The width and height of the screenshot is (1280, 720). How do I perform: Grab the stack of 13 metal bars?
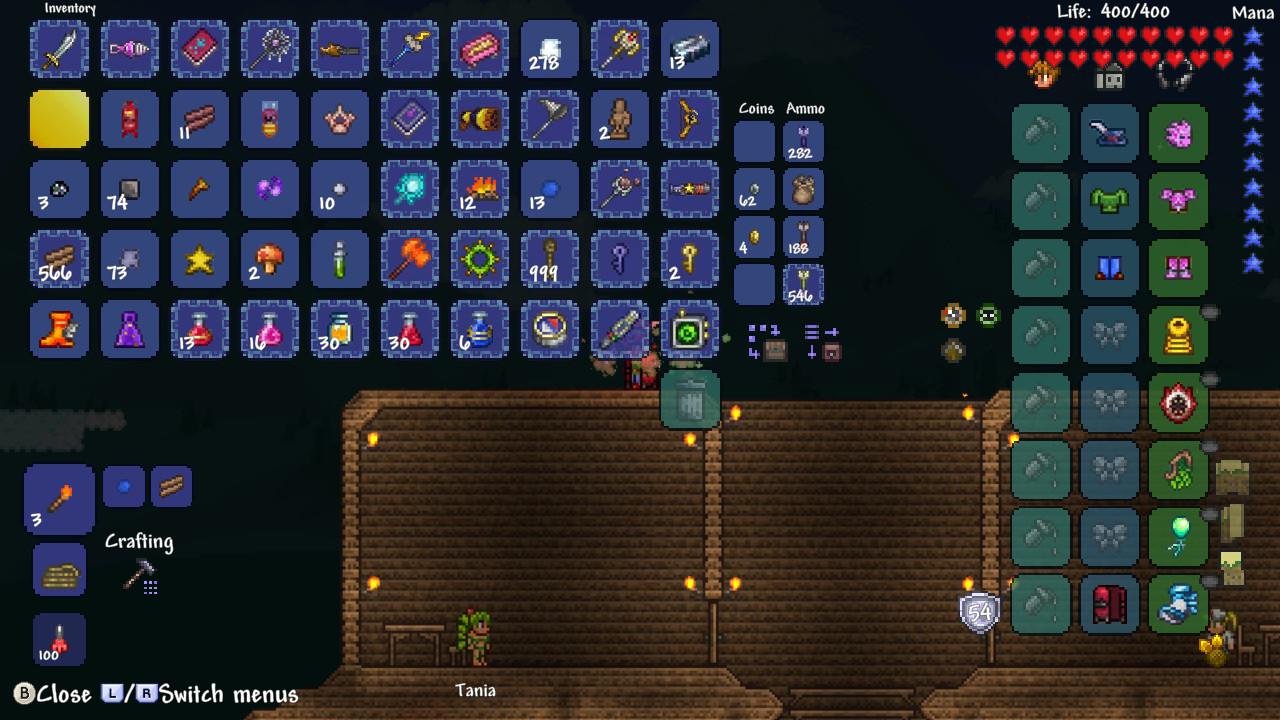[x=689, y=49]
